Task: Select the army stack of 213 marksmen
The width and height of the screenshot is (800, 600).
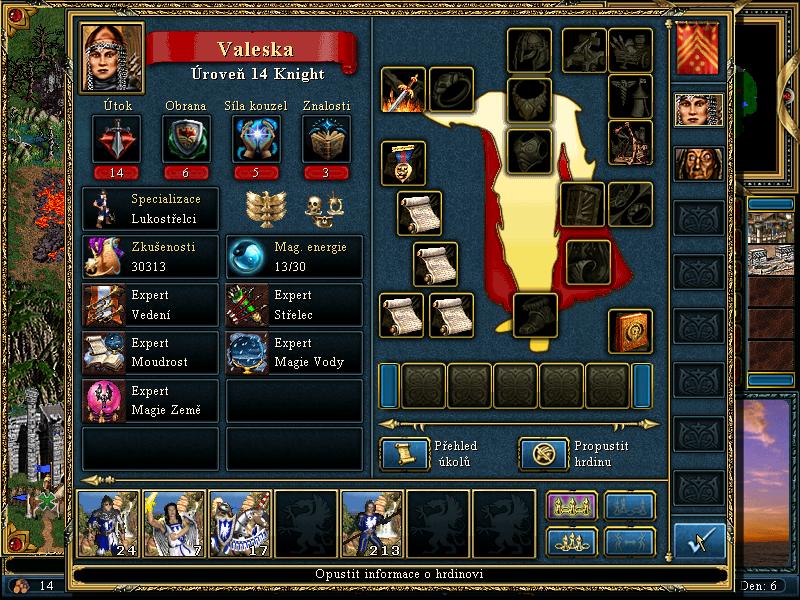Action: tap(373, 523)
